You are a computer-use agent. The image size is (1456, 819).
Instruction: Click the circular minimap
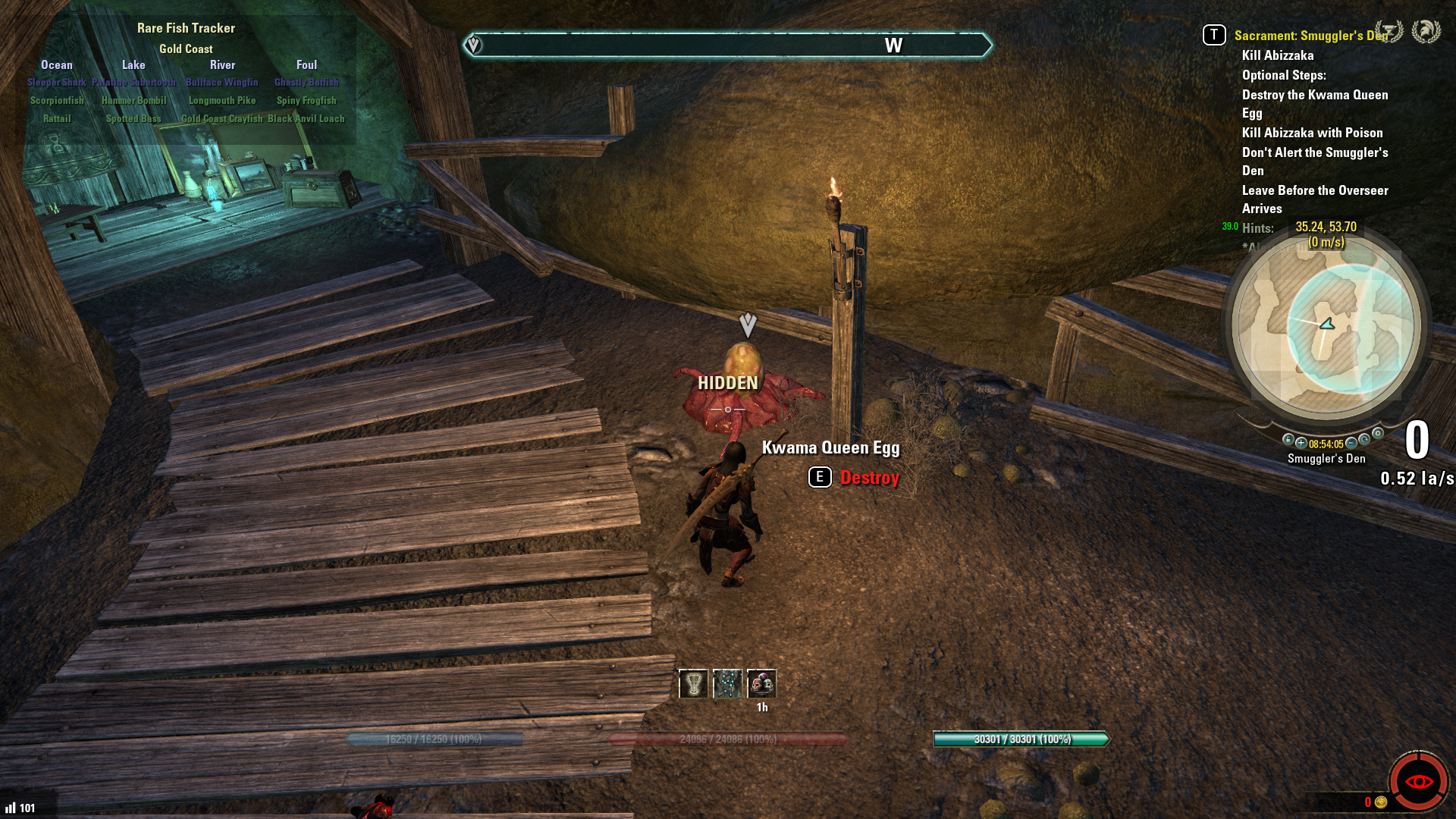pos(1326,328)
